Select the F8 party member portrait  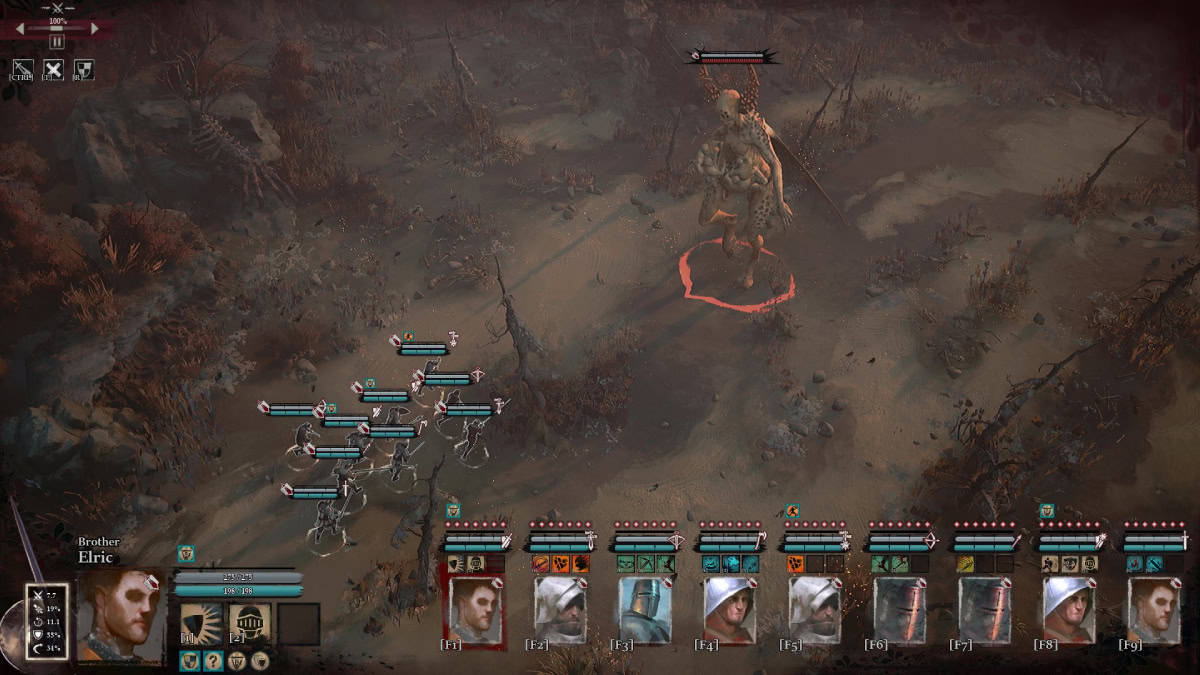1070,607
